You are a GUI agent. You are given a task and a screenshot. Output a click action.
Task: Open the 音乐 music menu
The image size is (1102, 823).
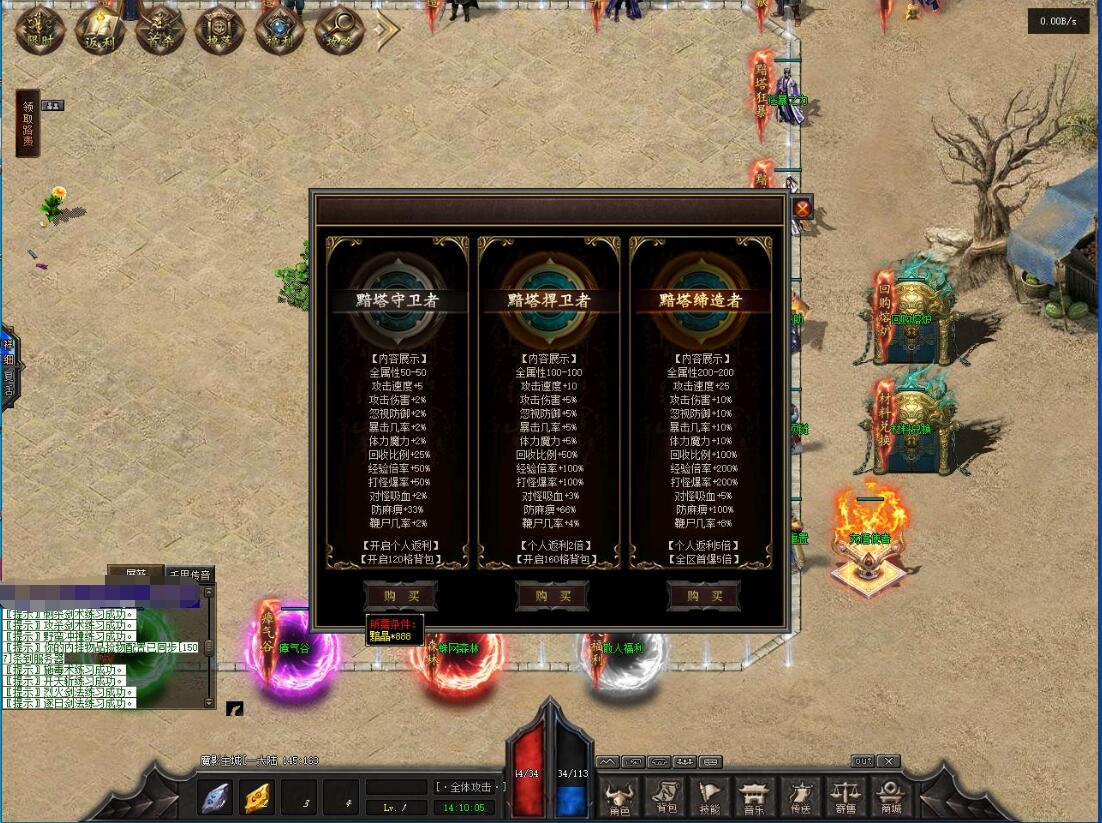[x=755, y=797]
